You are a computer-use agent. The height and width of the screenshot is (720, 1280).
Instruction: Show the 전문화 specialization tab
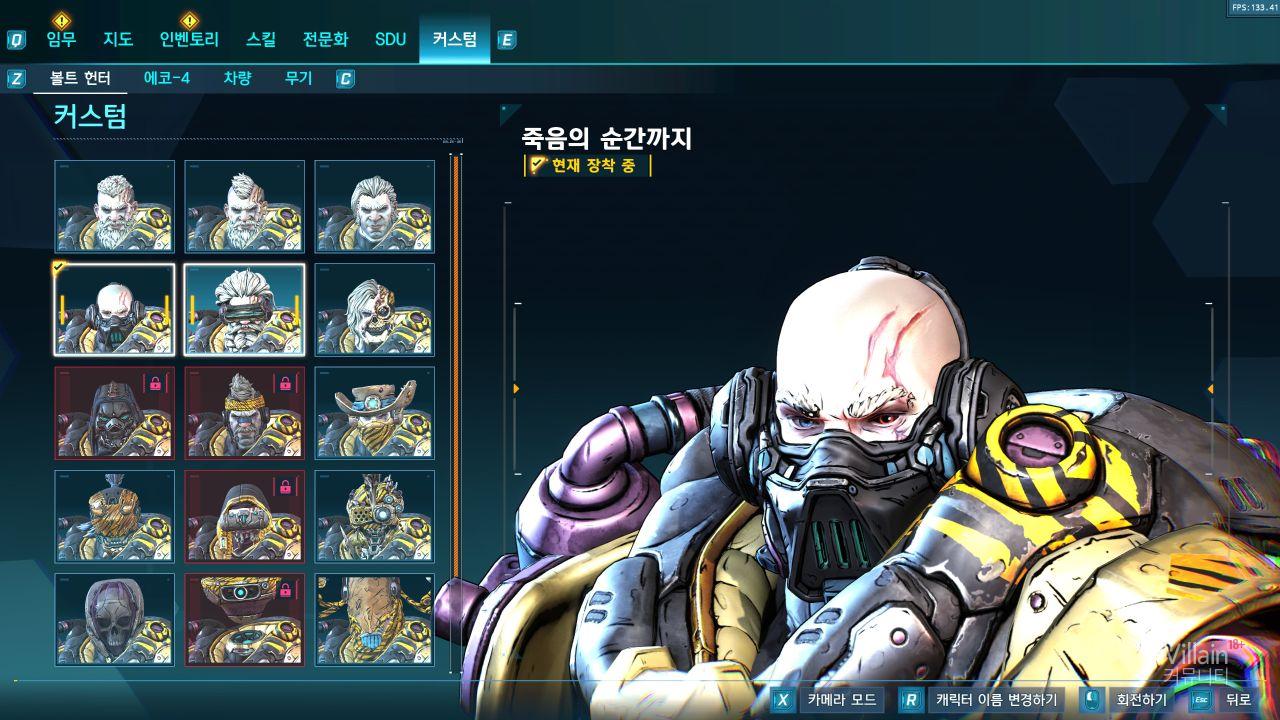(x=326, y=40)
